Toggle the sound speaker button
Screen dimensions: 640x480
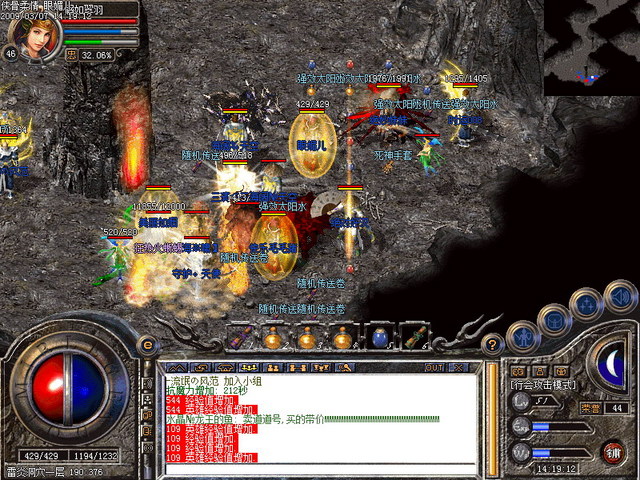coord(621,294)
